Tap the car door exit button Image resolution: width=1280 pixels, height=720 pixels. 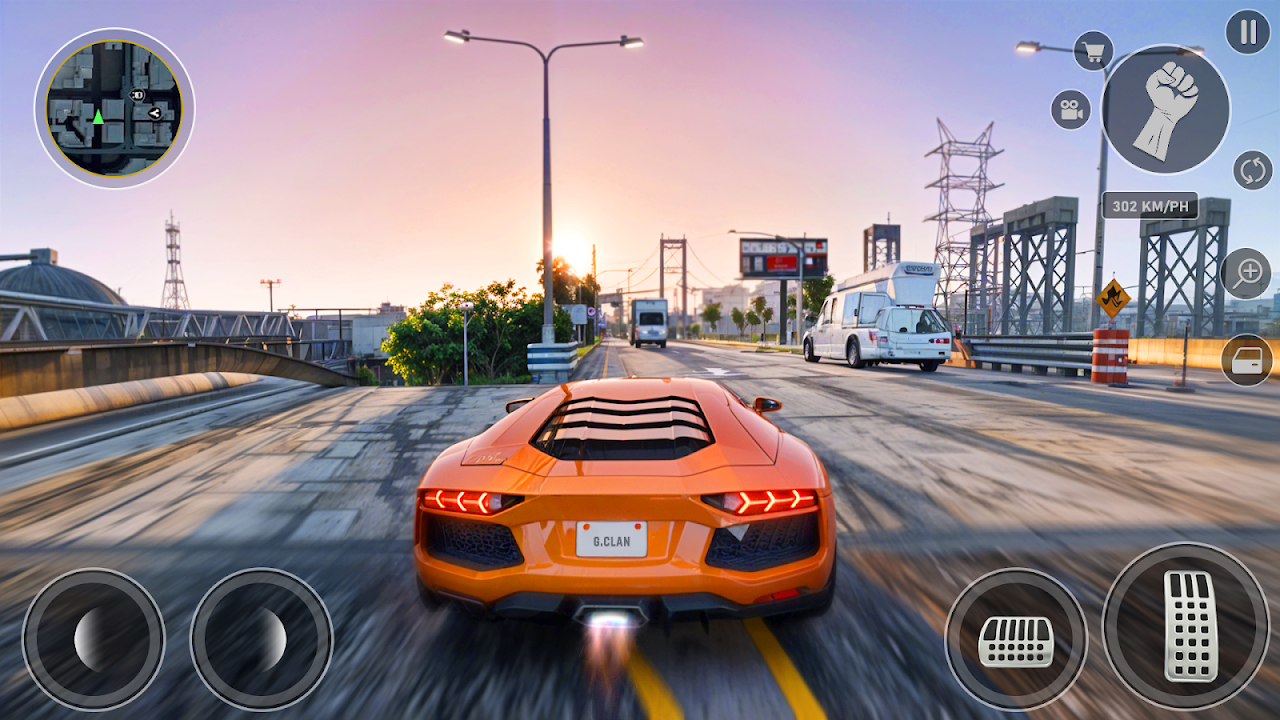pos(1247,361)
